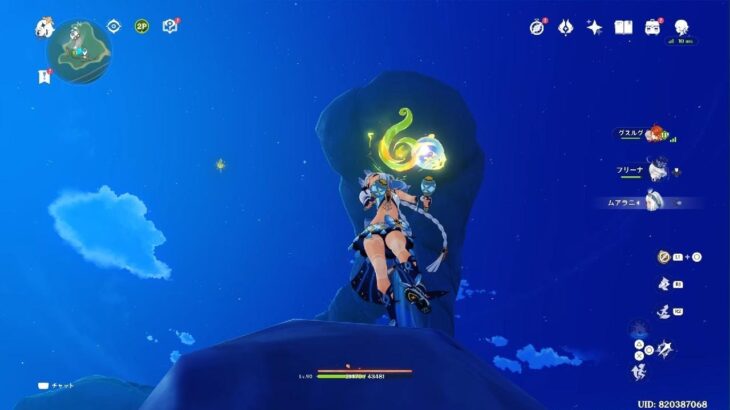Use the round gadget item icon
This screenshot has height=410, width=730.
click(664, 257)
